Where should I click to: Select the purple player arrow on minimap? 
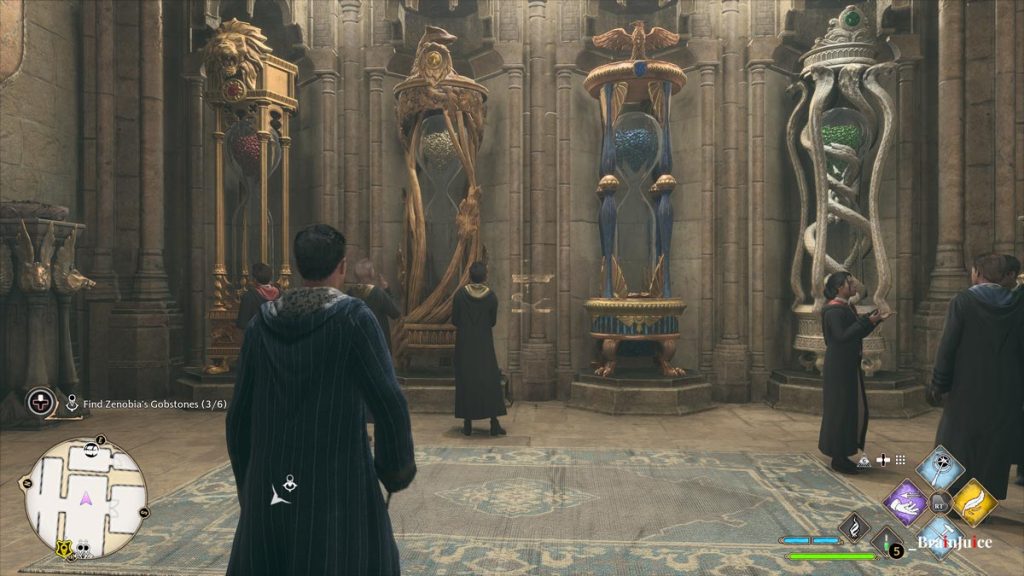(x=86, y=497)
